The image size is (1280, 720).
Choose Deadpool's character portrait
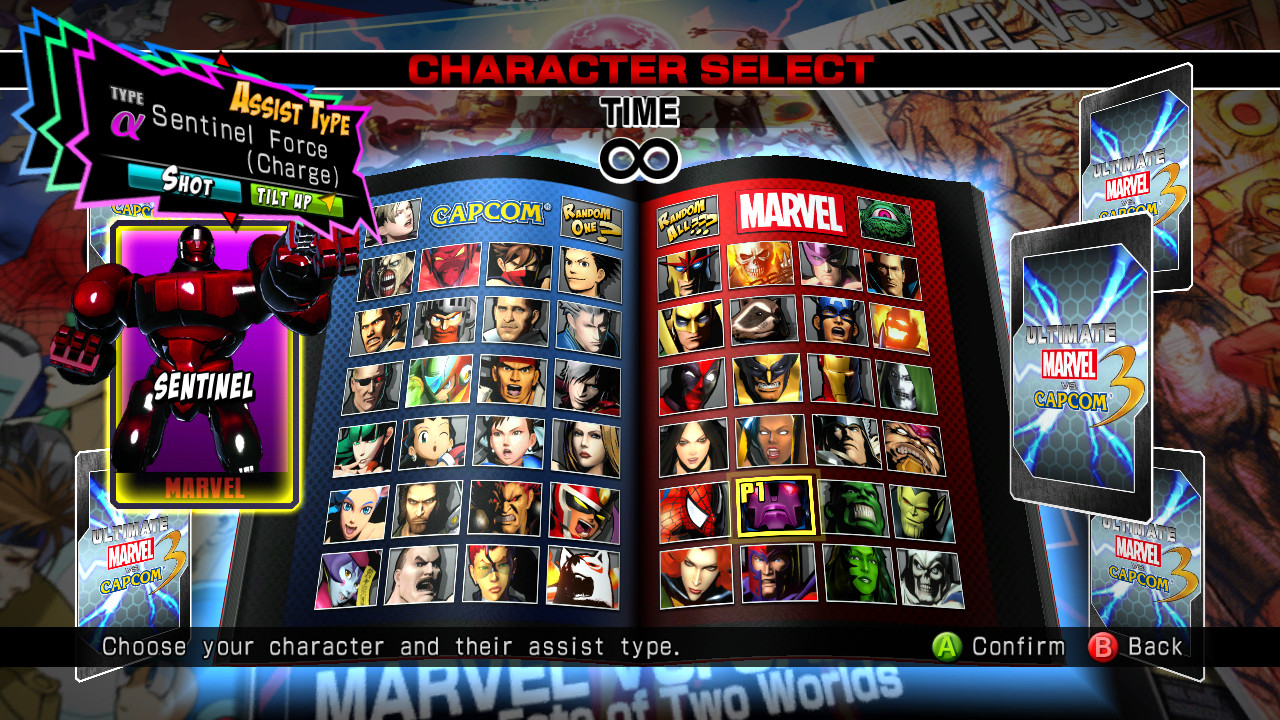tap(691, 387)
